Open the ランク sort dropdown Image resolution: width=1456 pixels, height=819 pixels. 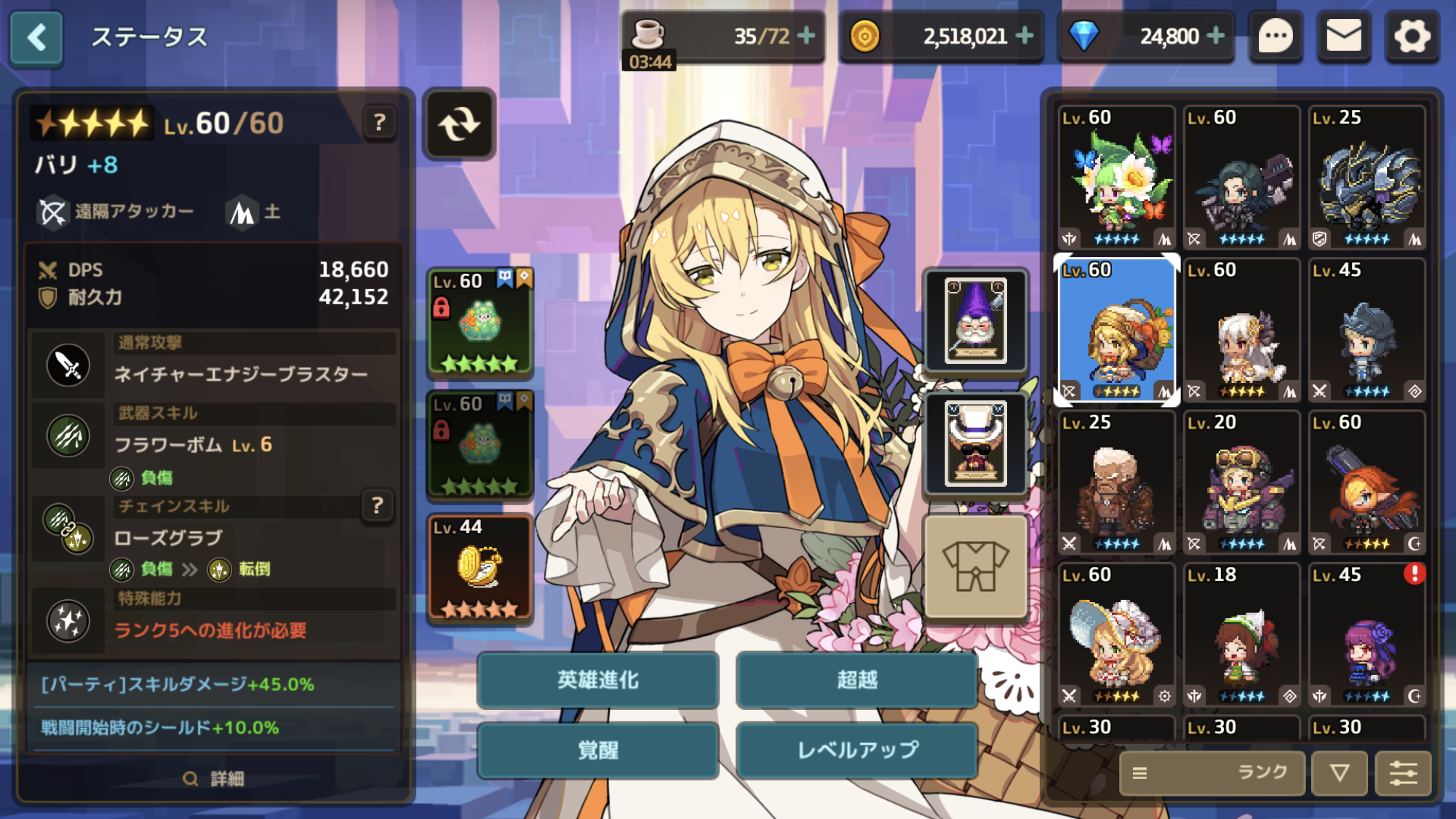1212,772
